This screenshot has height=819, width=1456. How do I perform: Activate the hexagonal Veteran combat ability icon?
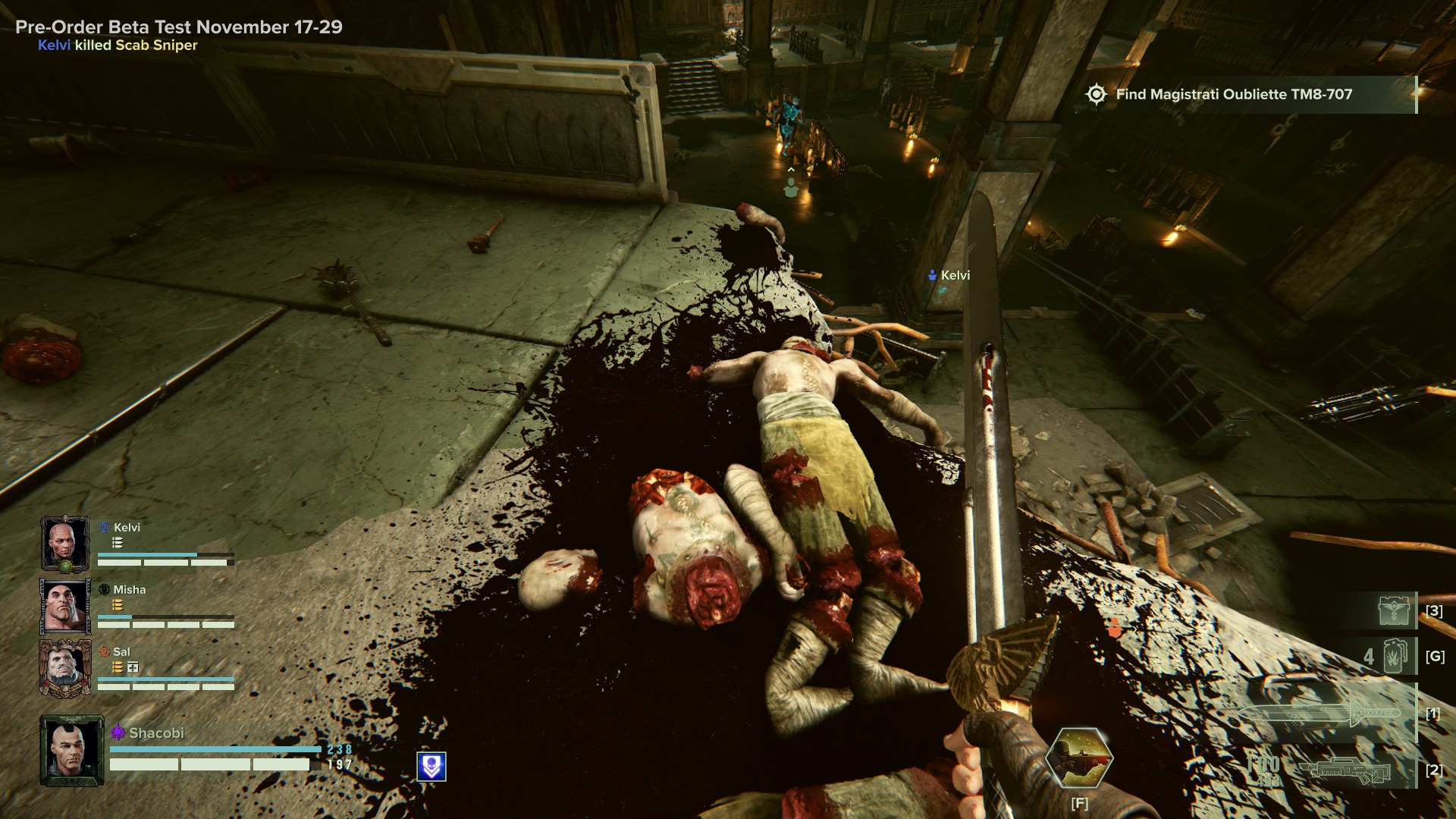[x=1078, y=757]
